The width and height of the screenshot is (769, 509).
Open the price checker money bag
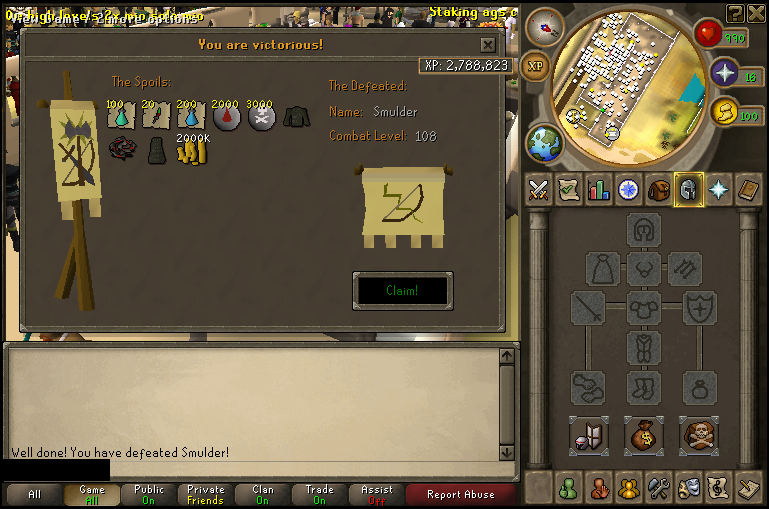click(643, 436)
